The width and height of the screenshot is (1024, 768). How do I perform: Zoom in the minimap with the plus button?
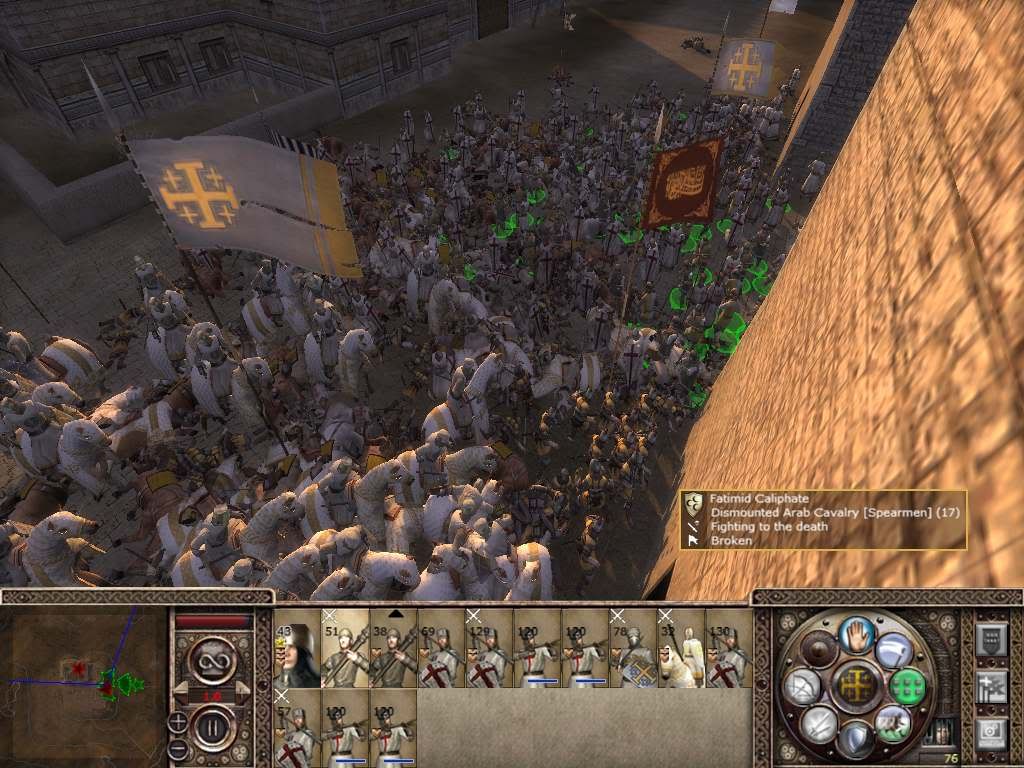178,721
